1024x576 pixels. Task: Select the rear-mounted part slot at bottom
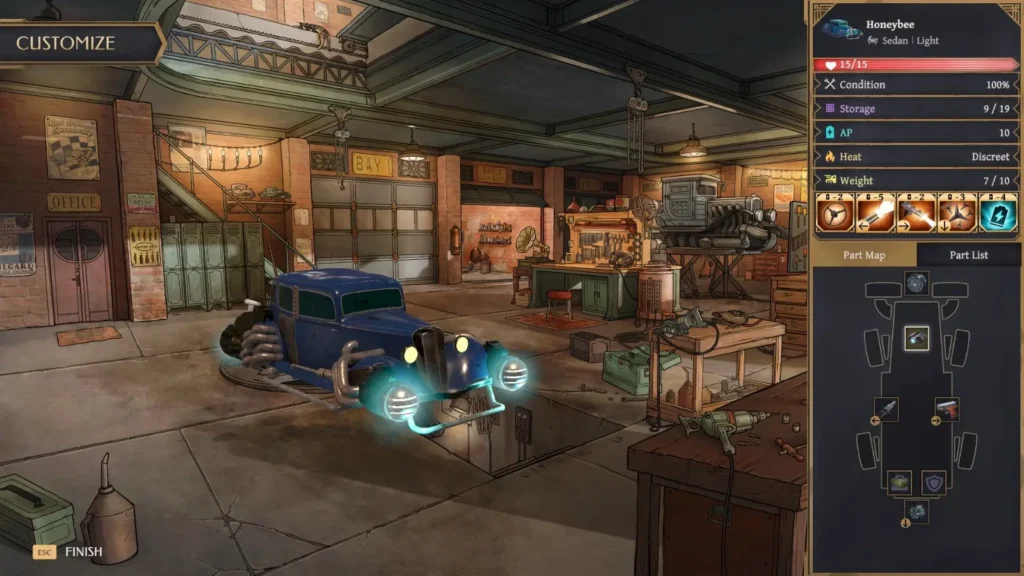coord(917,512)
